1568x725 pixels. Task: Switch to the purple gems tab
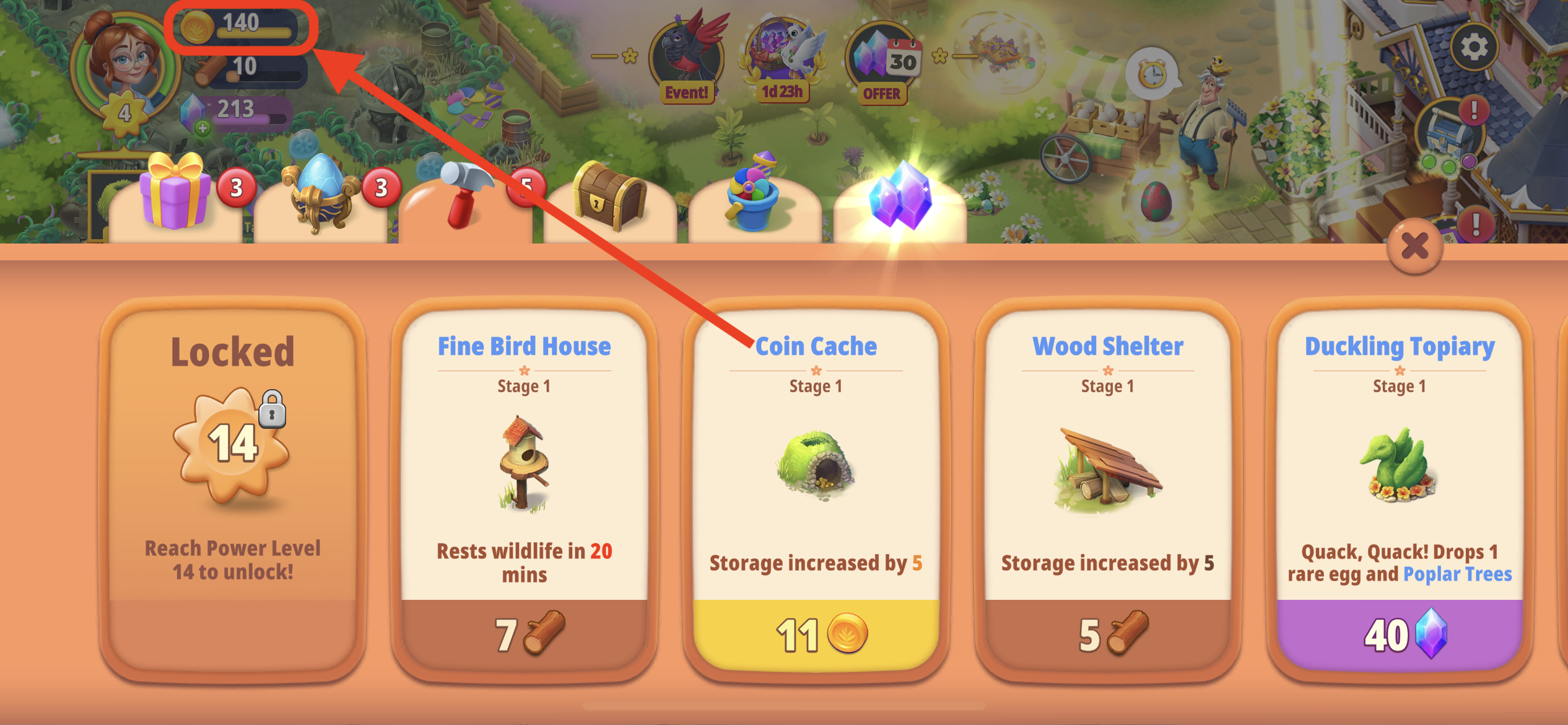900,198
